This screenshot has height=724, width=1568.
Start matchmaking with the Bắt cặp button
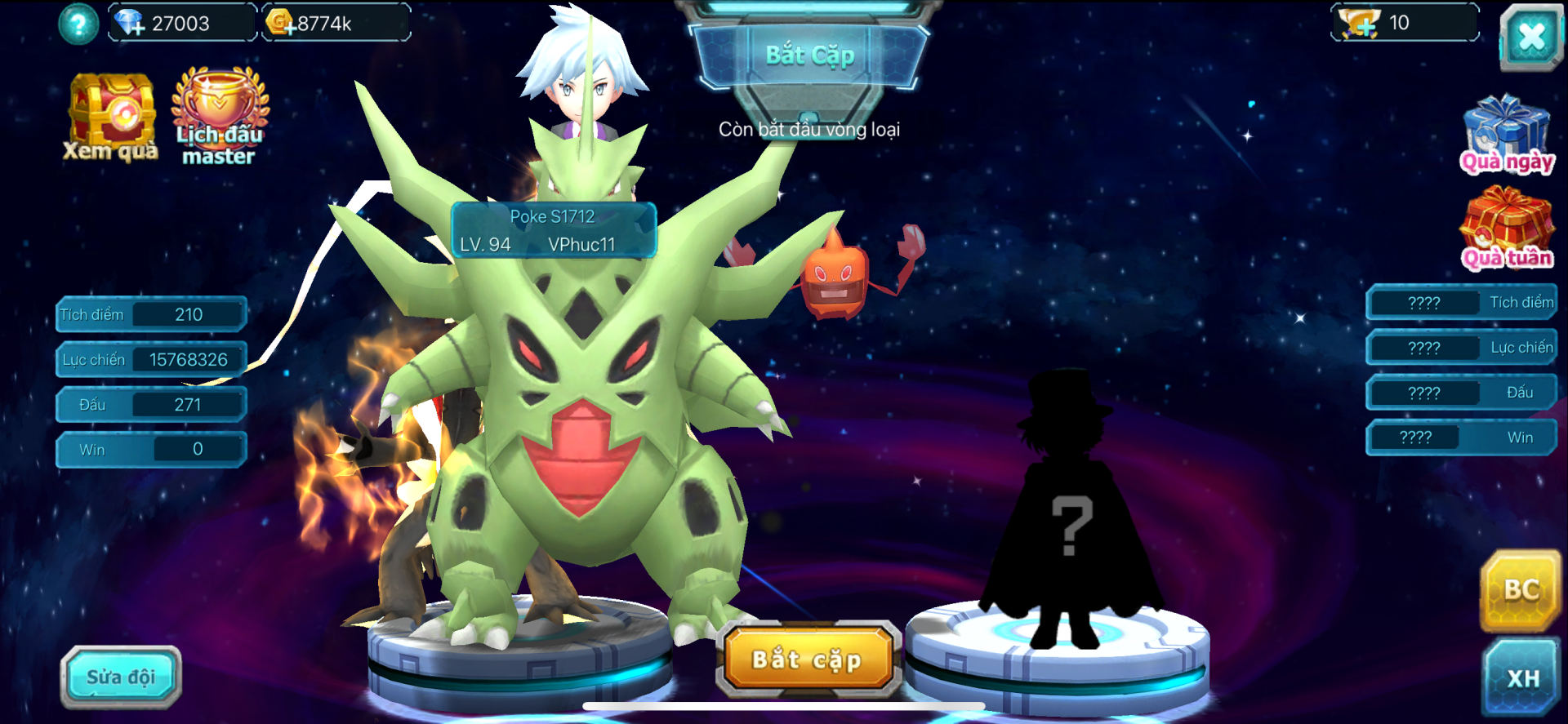pos(808,660)
